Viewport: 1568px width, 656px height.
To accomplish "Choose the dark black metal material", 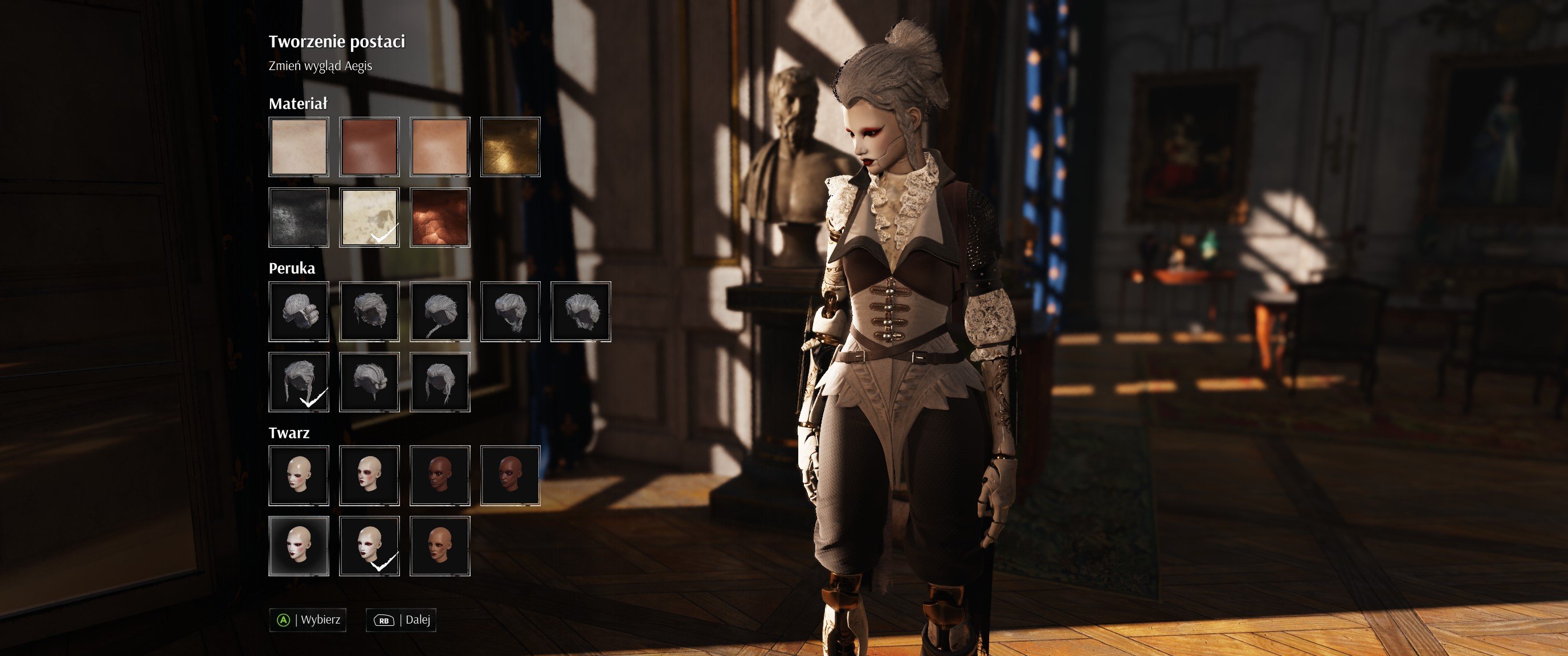I will 298,218.
